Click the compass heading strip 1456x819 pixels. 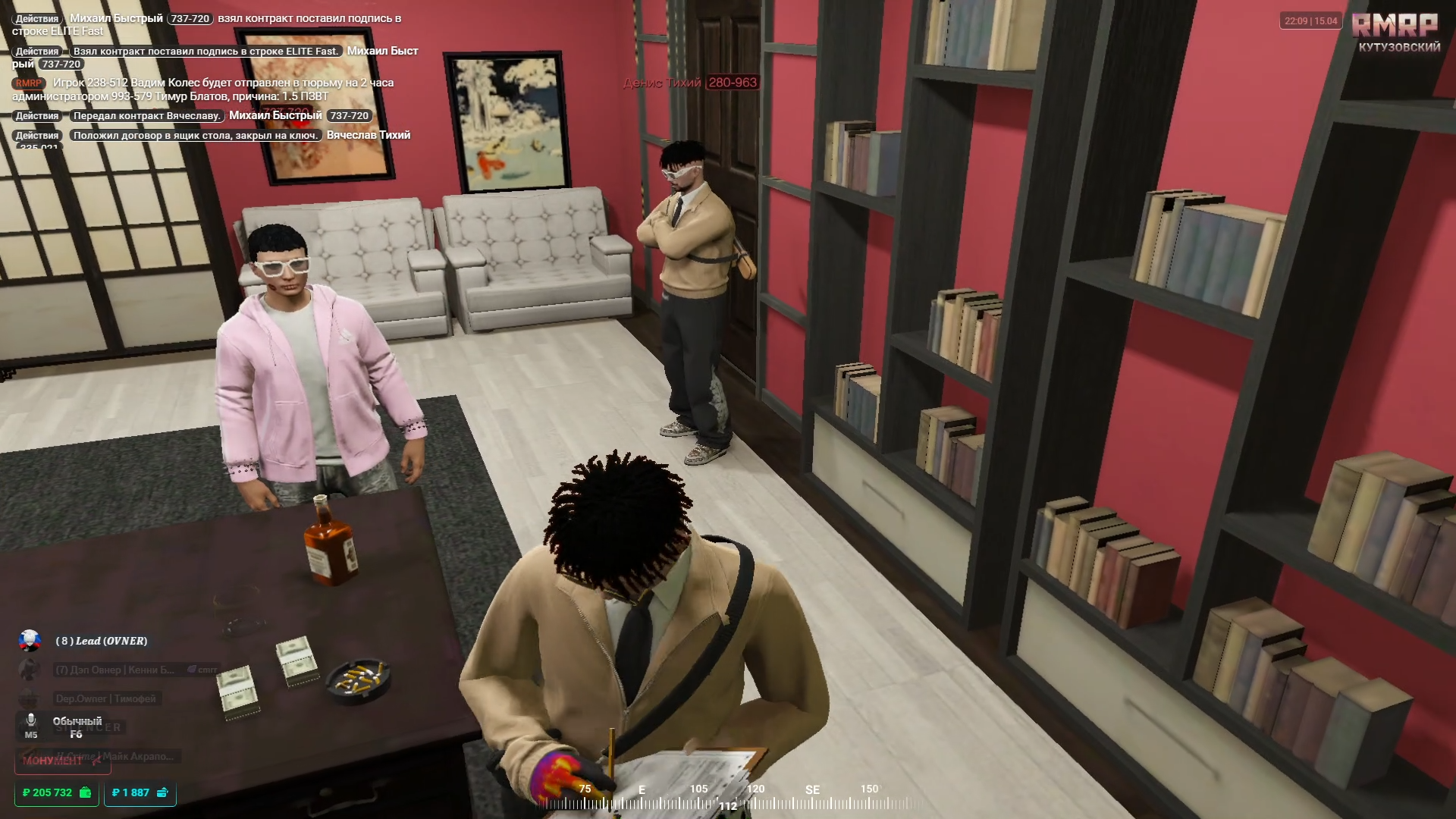point(728,796)
